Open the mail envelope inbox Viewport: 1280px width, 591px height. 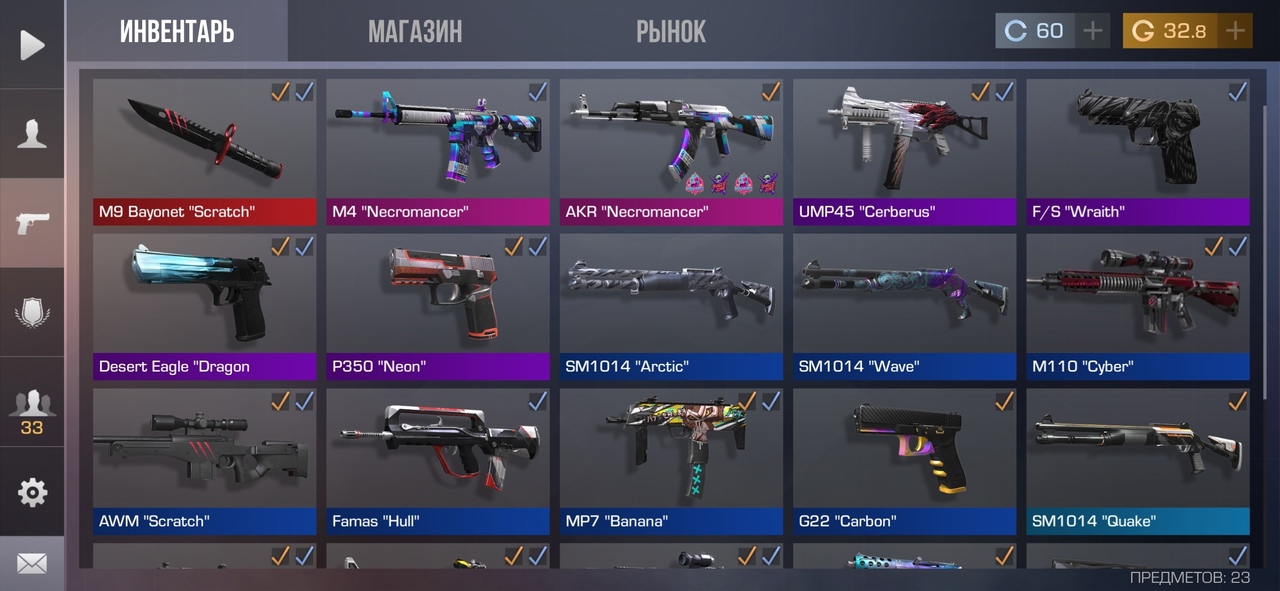tap(32, 564)
